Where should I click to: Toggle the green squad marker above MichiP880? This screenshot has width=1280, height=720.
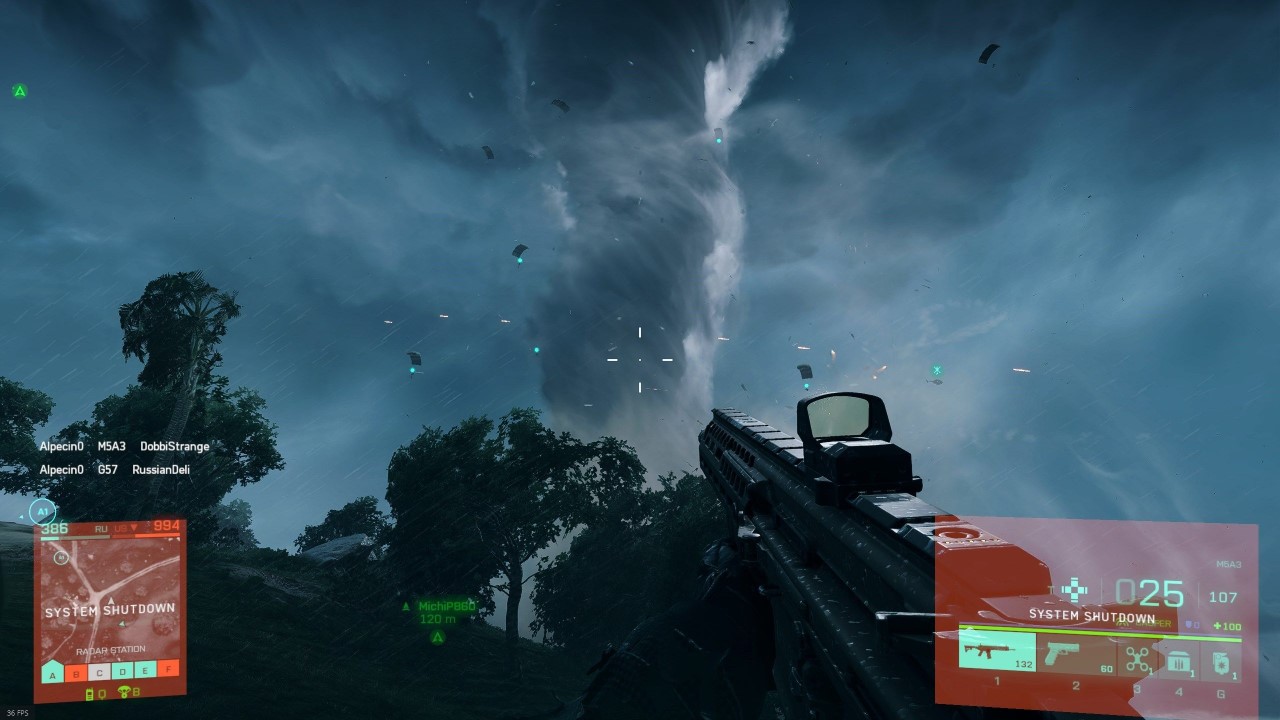406,604
